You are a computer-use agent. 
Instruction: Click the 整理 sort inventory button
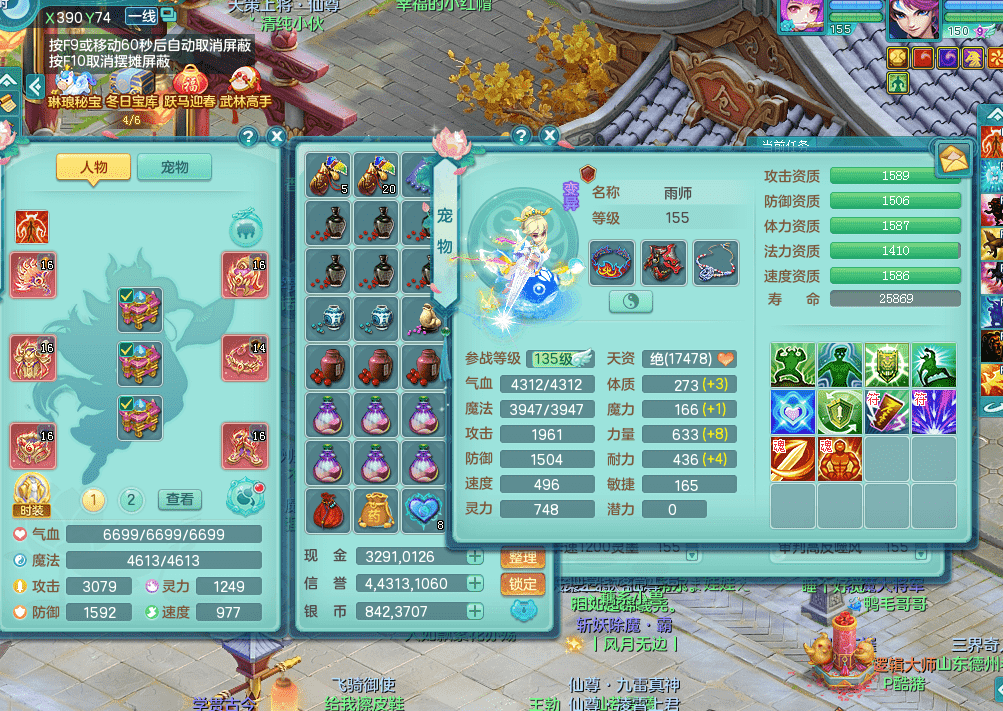point(523,557)
